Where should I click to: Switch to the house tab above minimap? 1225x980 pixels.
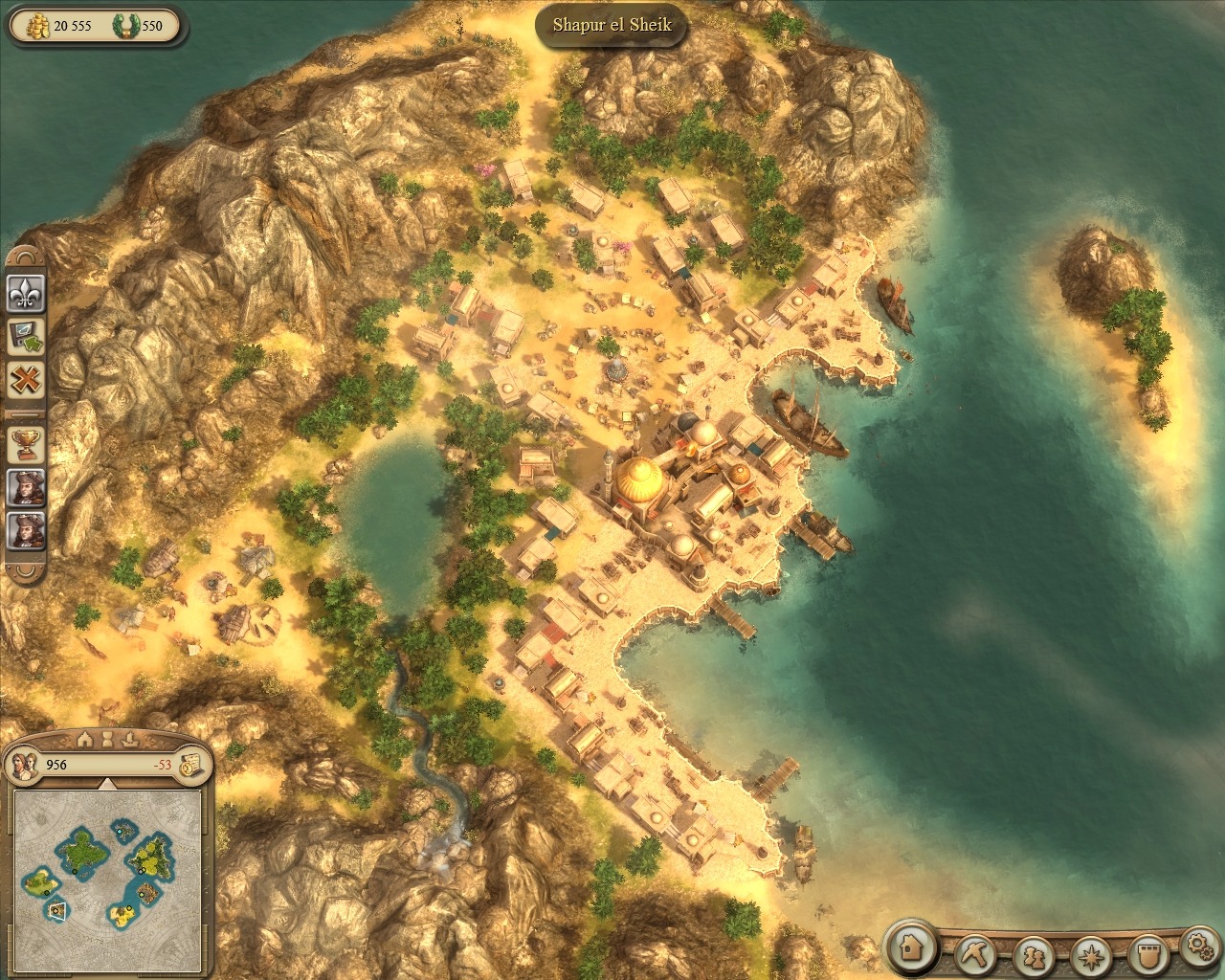(85, 739)
